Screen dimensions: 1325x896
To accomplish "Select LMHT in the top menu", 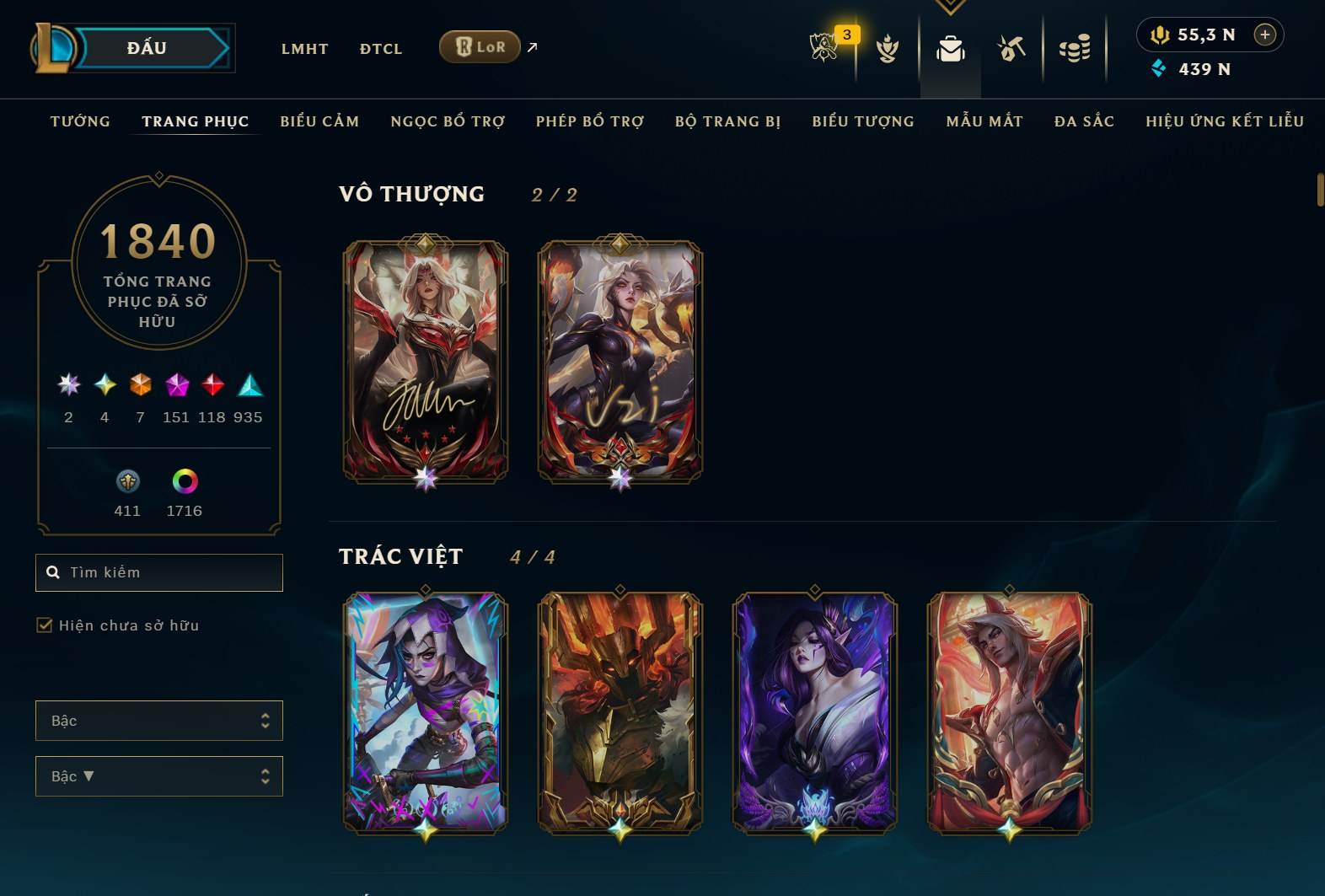I will pos(305,49).
